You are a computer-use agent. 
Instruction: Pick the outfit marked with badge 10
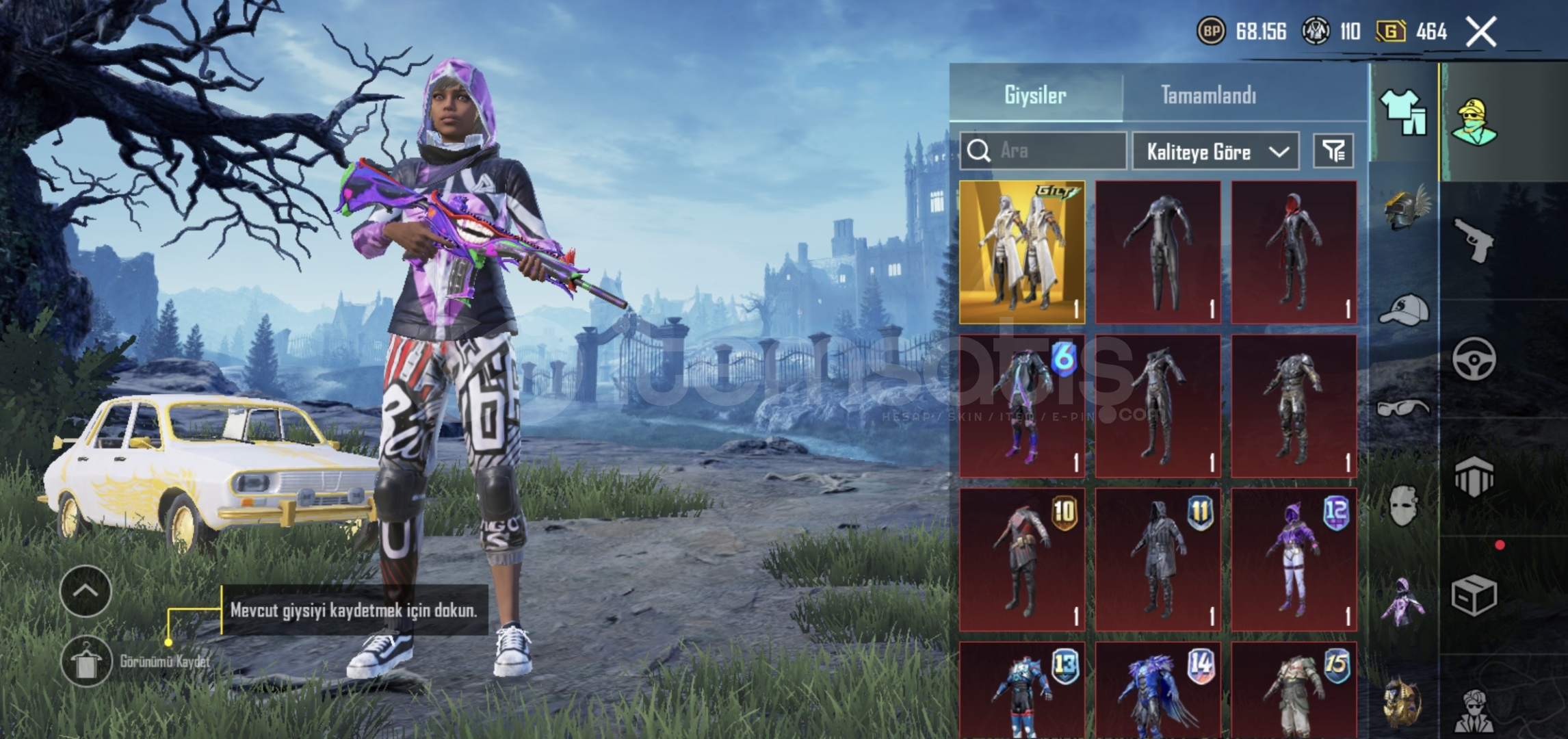1022,560
